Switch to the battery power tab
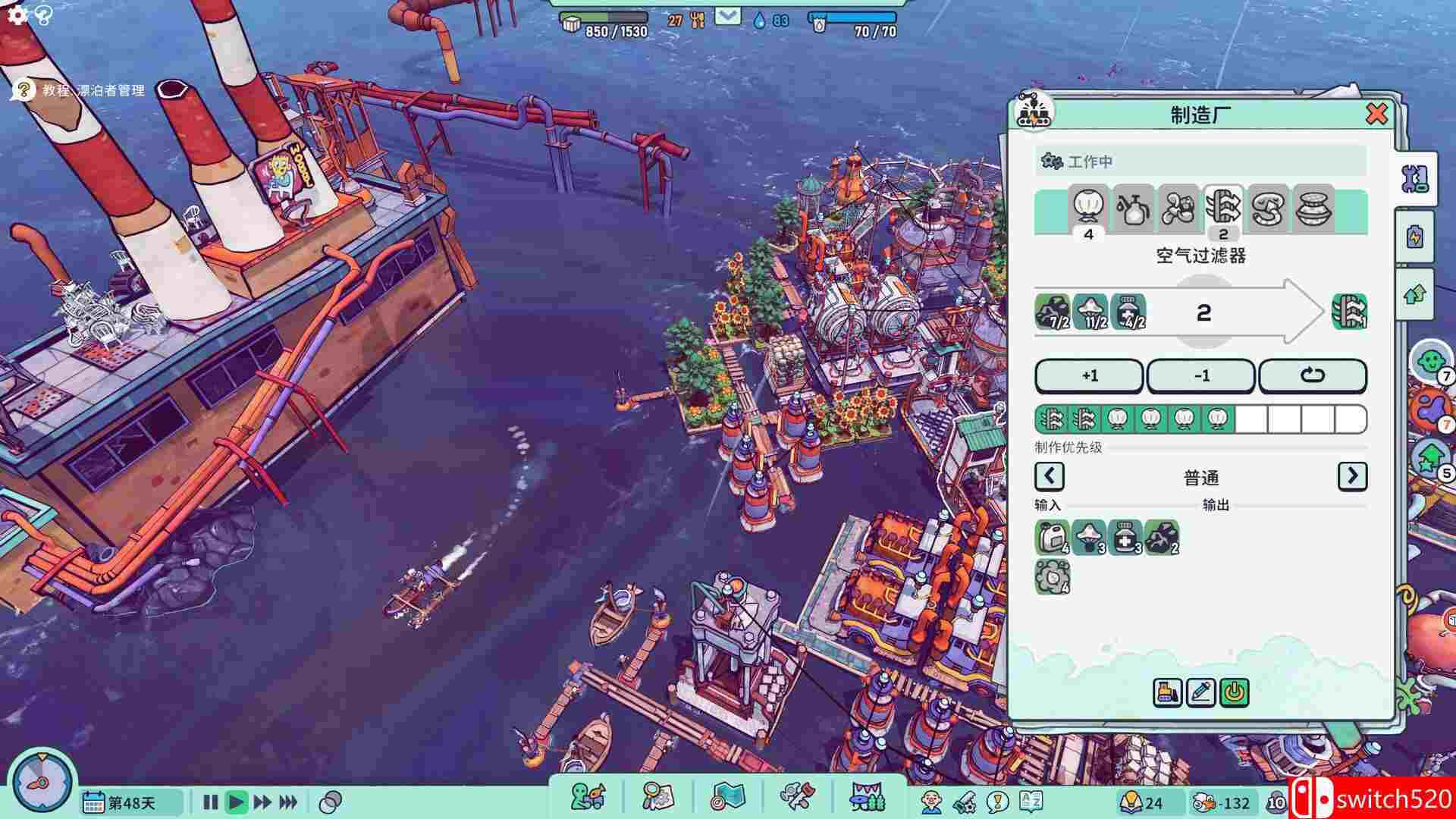Image resolution: width=1456 pixels, height=819 pixels. [x=1415, y=237]
